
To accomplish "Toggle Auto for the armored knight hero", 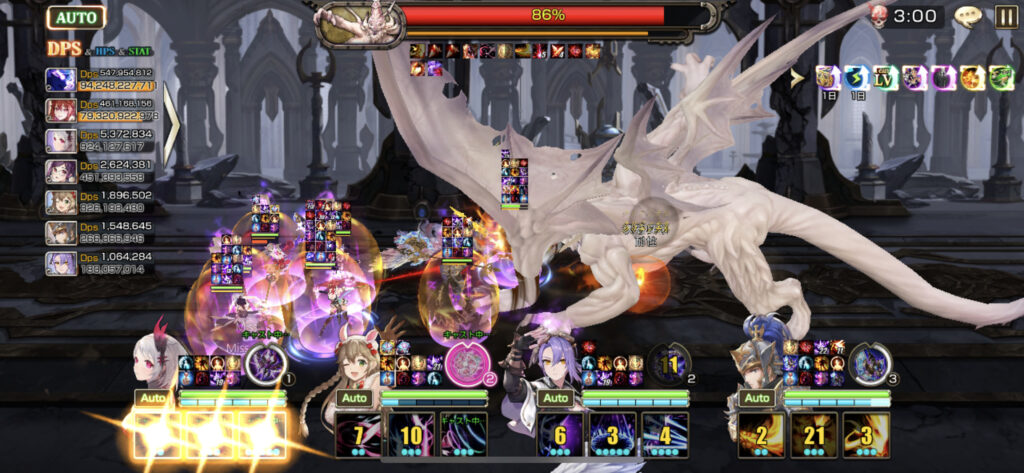I will tap(757, 397).
